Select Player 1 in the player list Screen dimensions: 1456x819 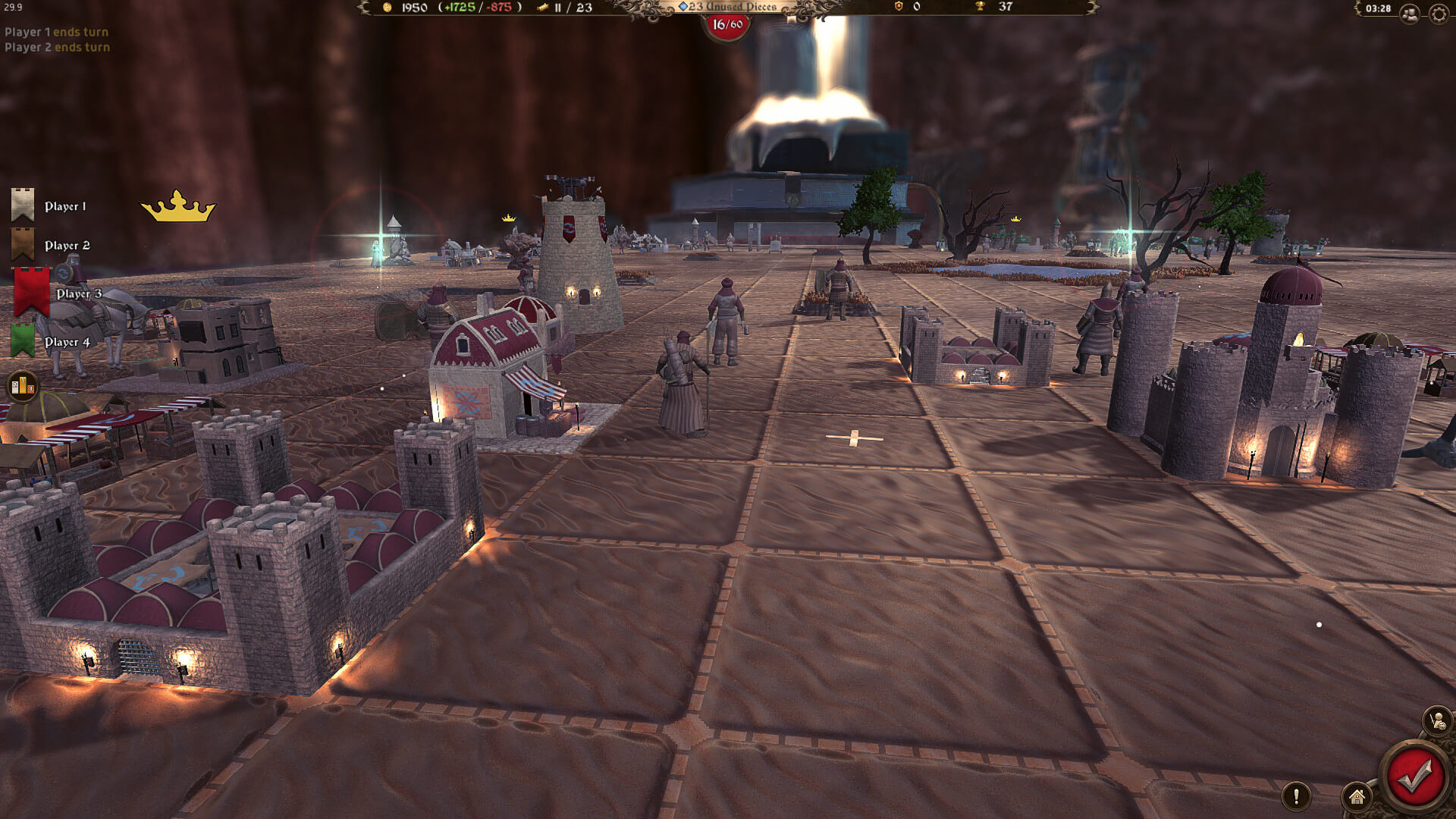click(64, 206)
